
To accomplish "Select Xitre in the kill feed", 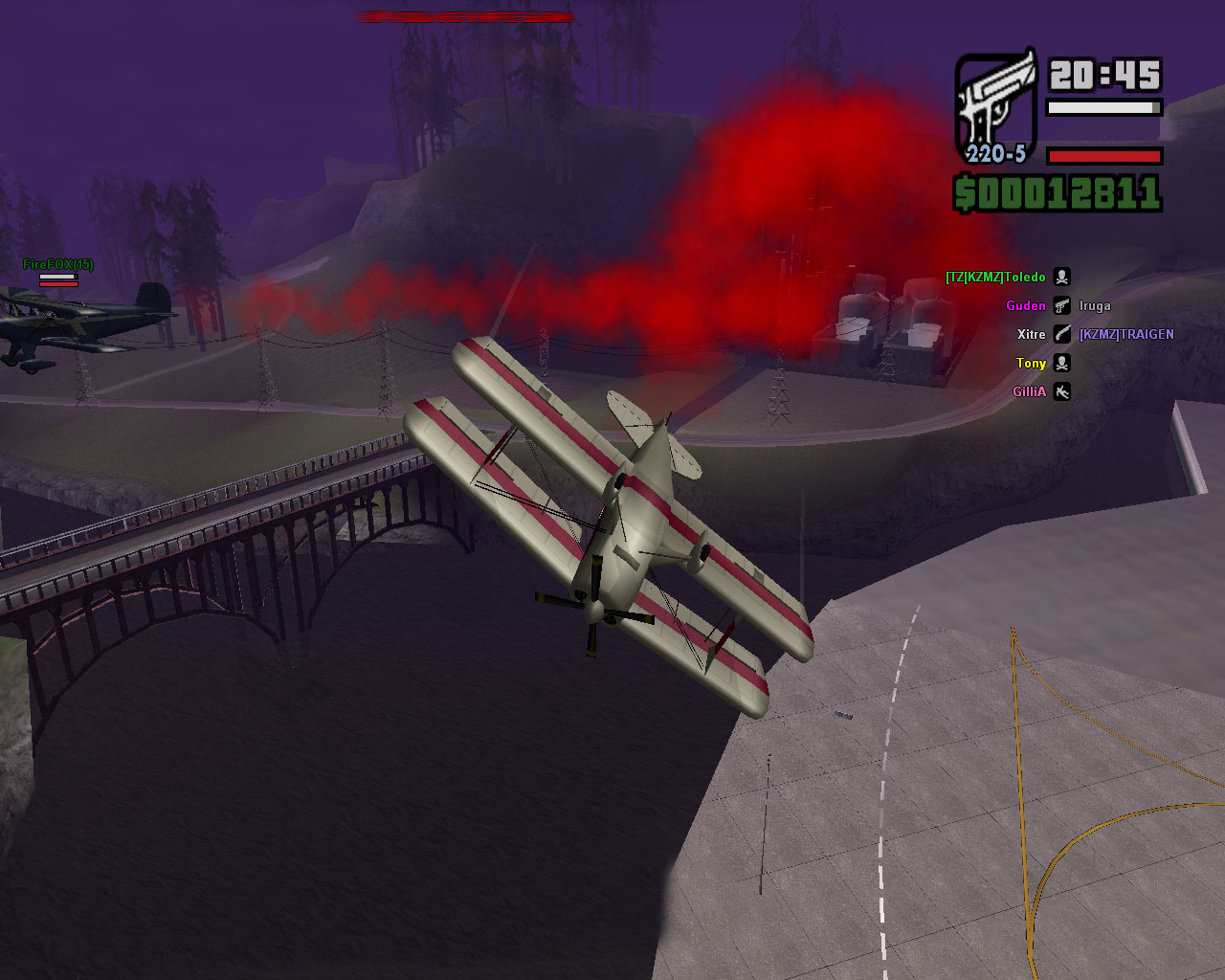I will pyautogui.click(x=1031, y=335).
